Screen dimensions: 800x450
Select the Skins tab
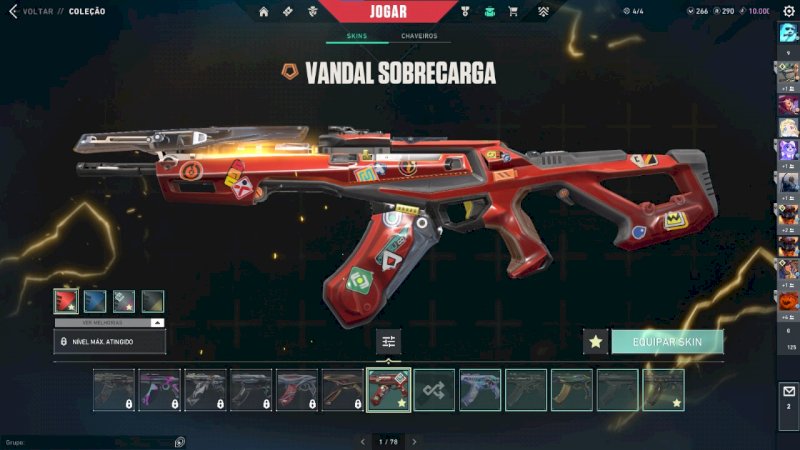(356, 36)
